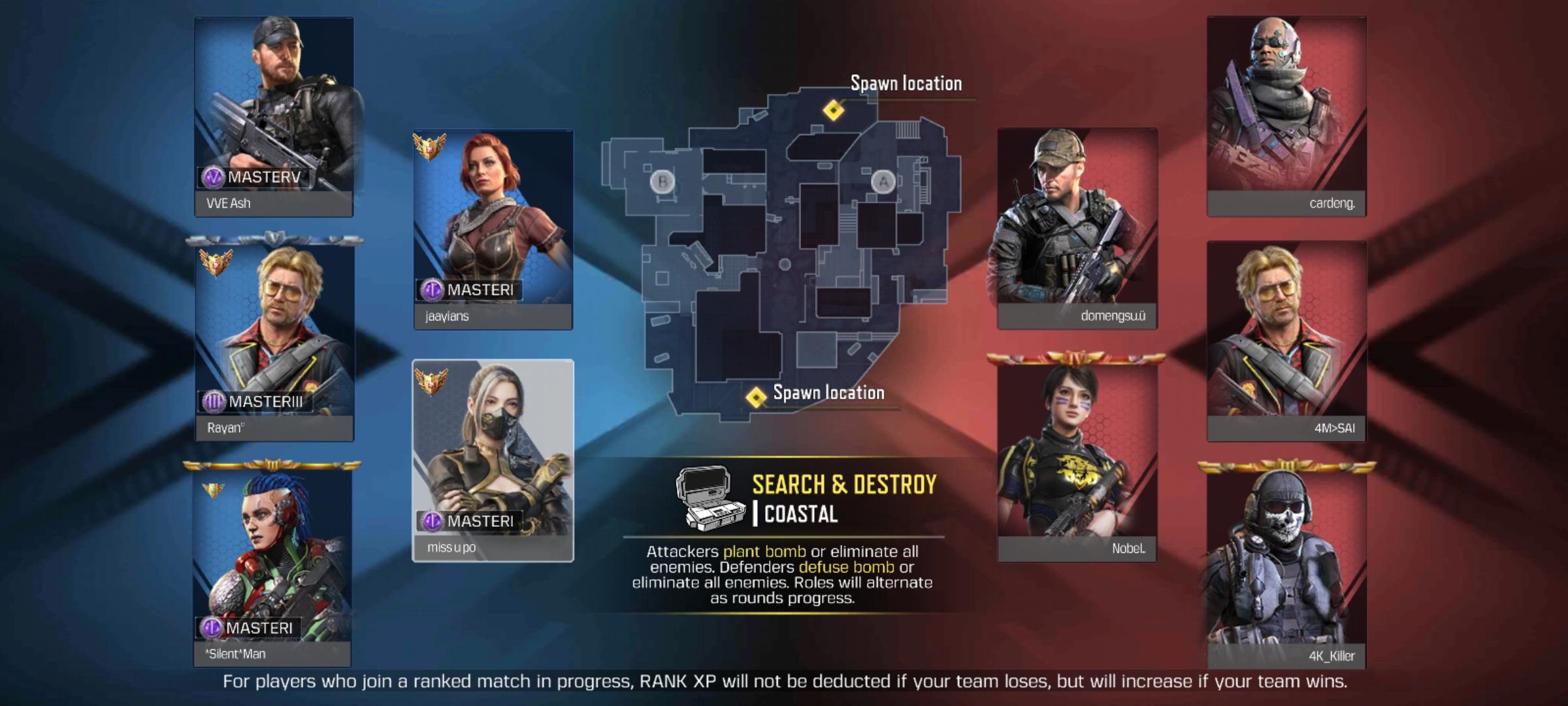The width and height of the screenshot is (1568, 706).
Task: Select the Master V rank badge on VVE Ash
Action: tap(215, 176)
